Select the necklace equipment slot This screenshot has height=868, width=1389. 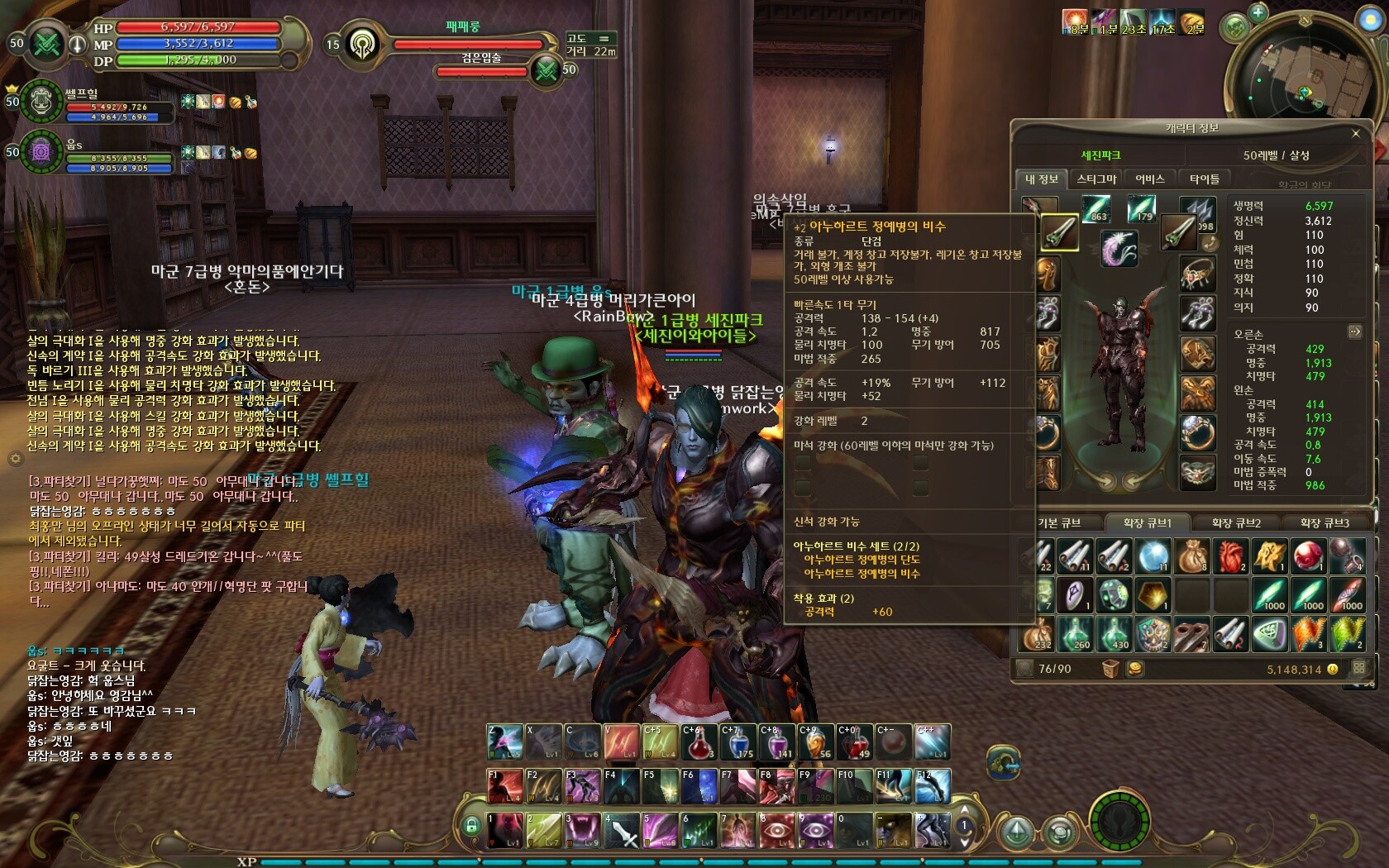pyautogui.click(x=1196, y=274)
